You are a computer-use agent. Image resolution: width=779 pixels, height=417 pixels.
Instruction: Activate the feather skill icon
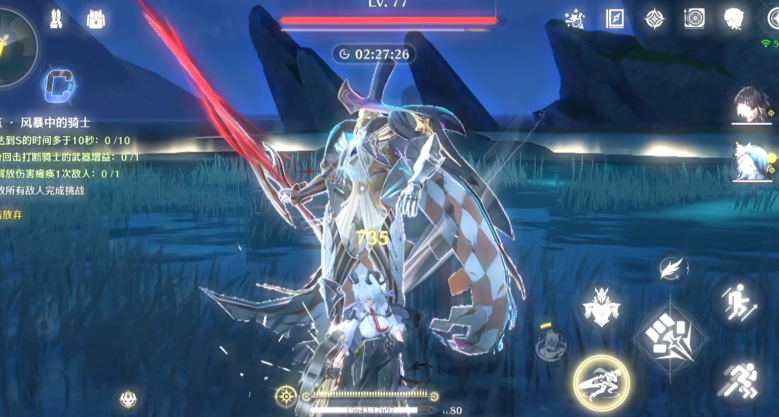(x=673, y=267)
